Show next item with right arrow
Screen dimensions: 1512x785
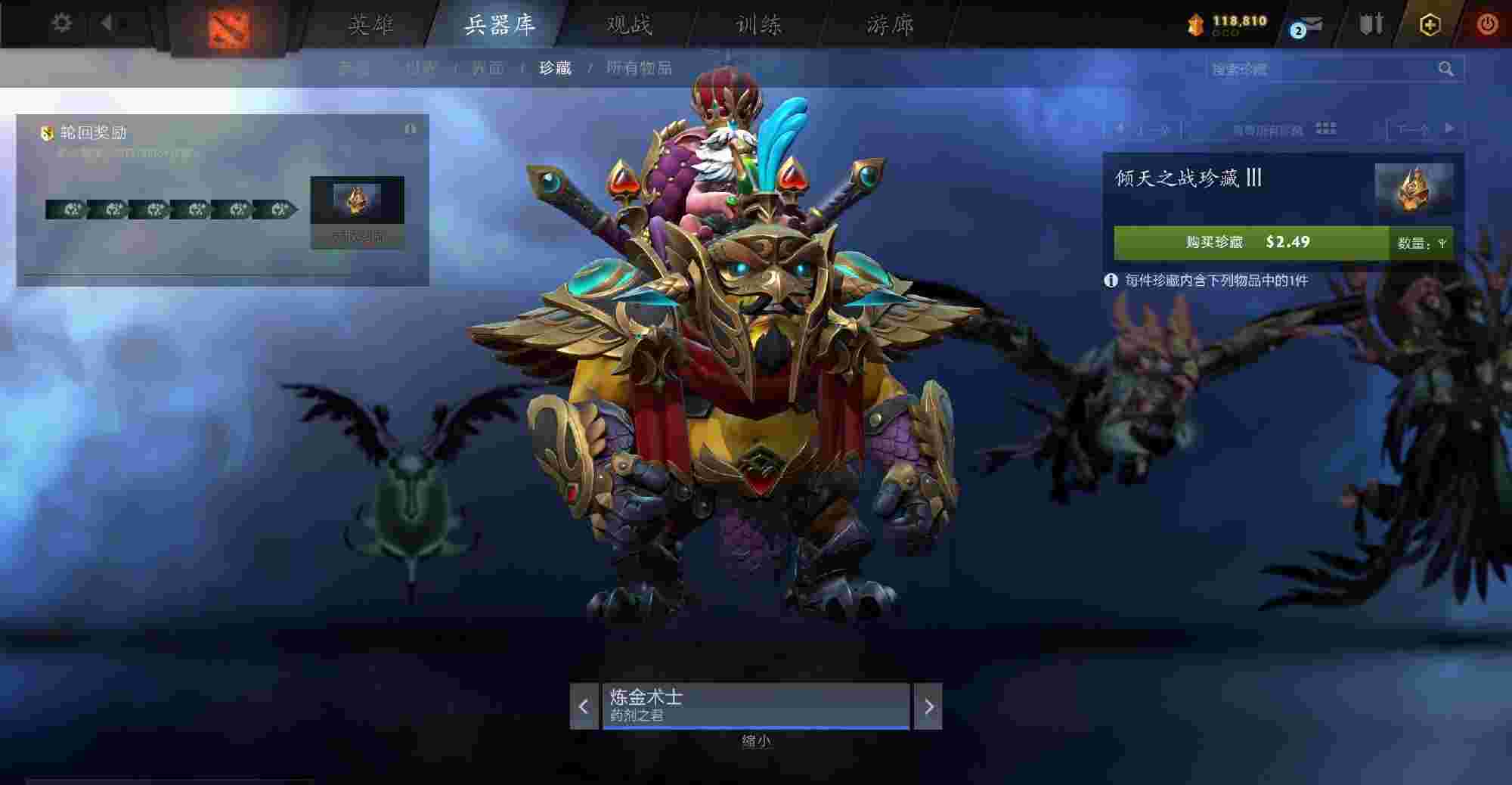928,706
